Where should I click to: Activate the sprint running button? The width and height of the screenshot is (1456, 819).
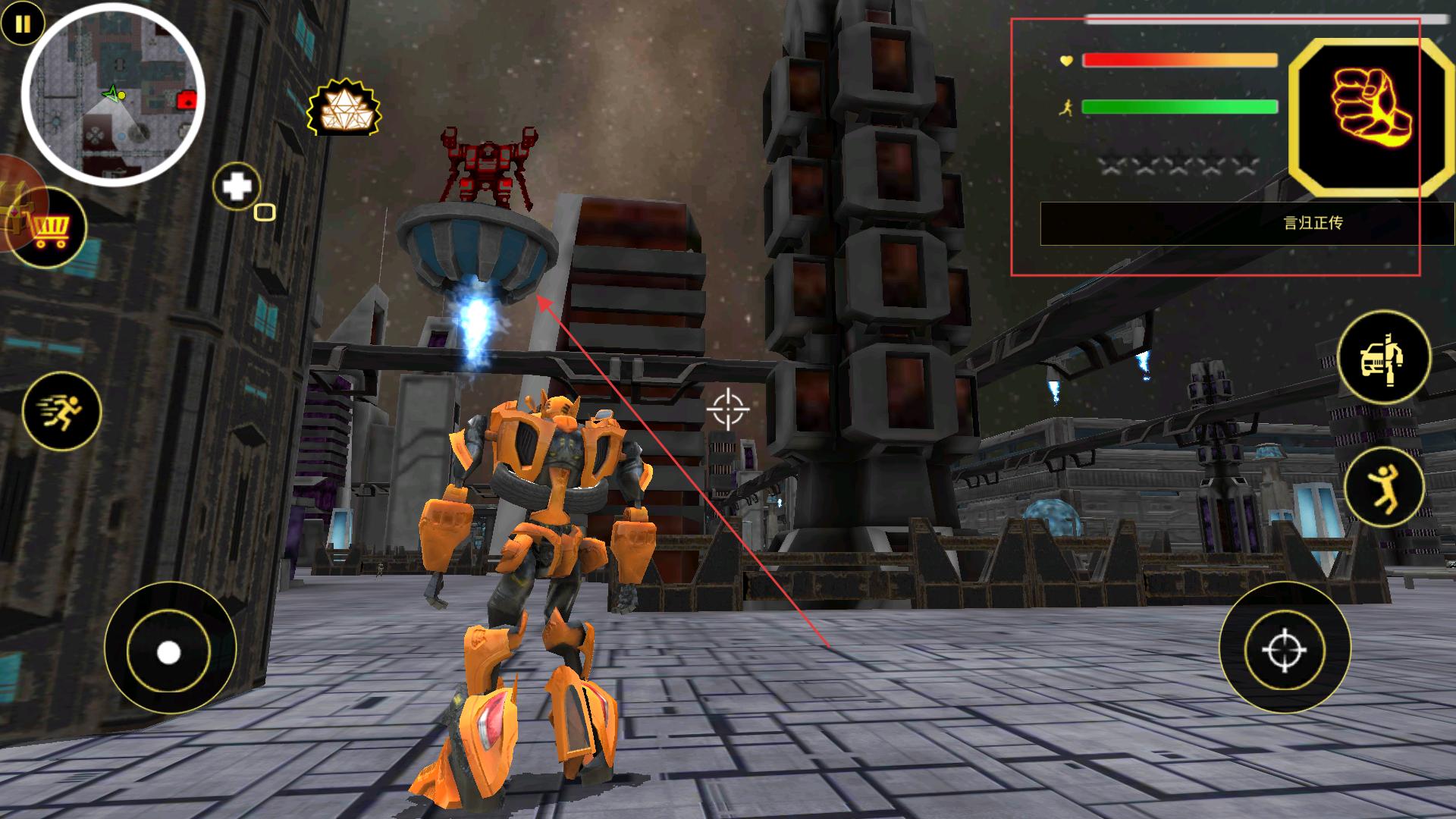(x=61, y=411)
